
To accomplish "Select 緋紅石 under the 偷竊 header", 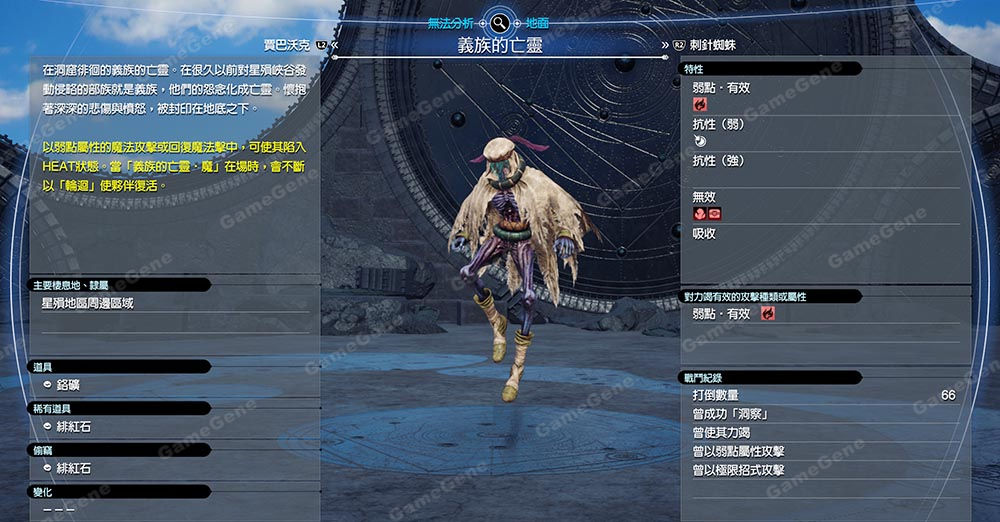I will [73, 468].
